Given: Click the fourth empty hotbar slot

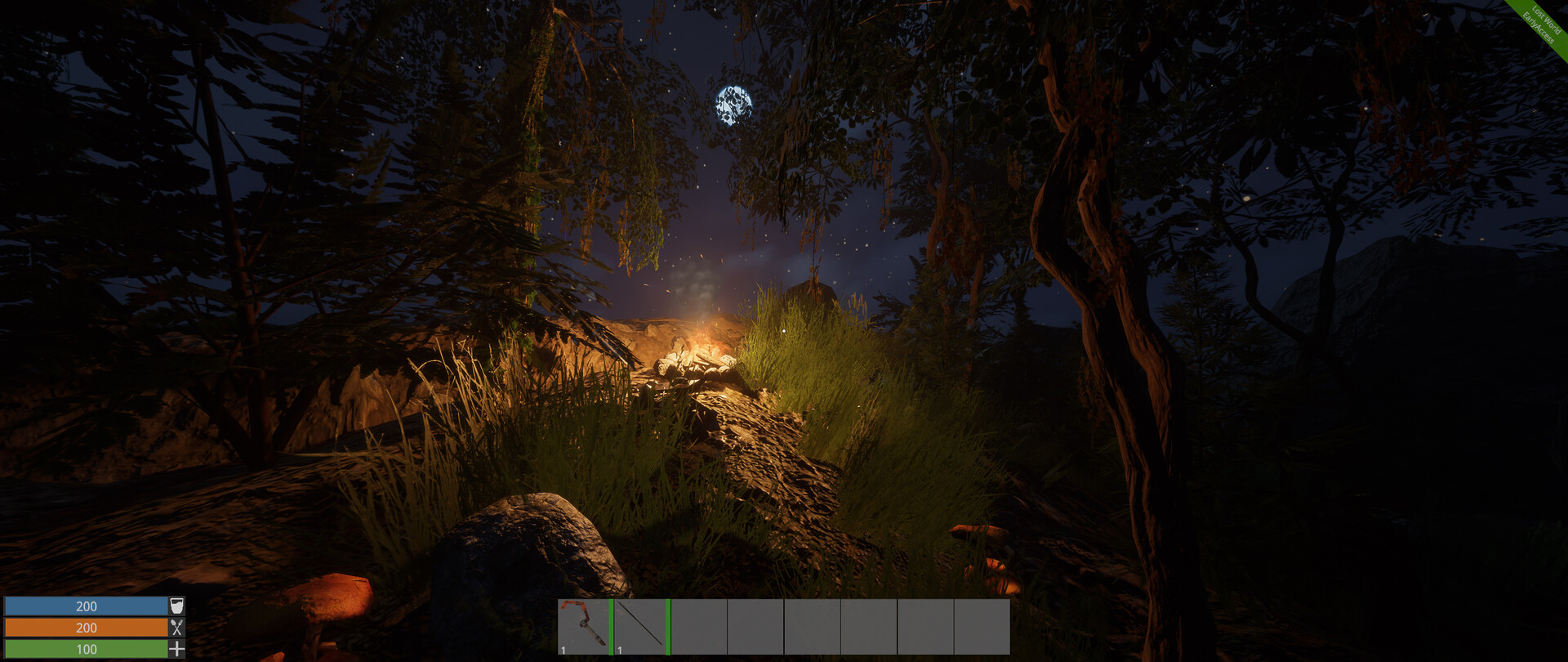Looking at the screenshot, I should click(755, 627).
